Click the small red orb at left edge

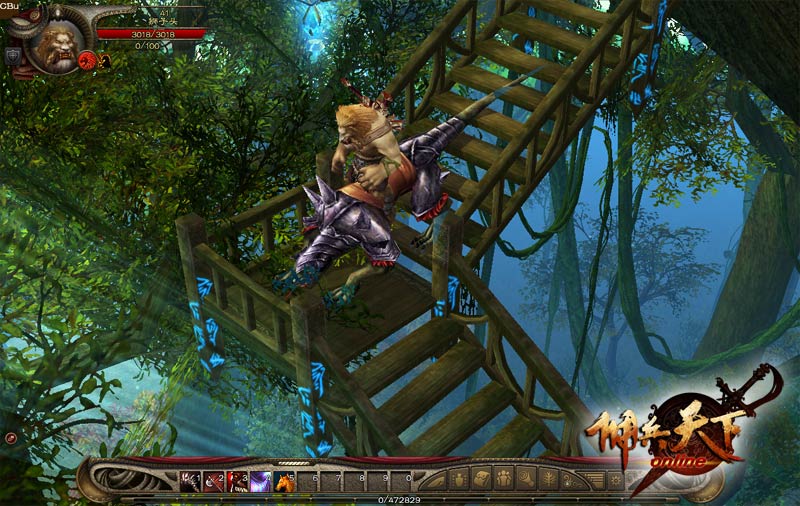coord(10,438)
